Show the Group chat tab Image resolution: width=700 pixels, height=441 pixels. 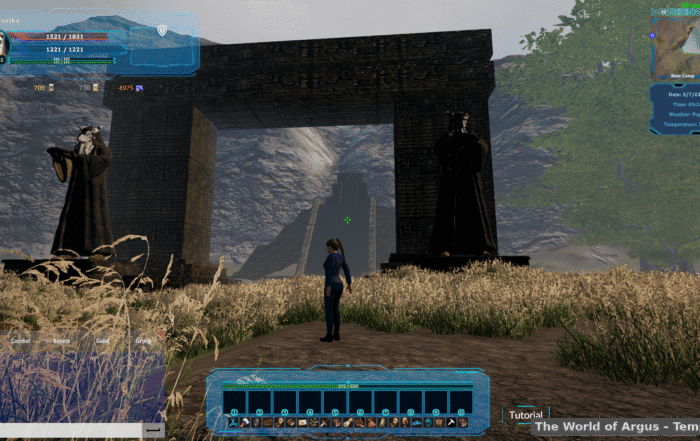point(143,341)
